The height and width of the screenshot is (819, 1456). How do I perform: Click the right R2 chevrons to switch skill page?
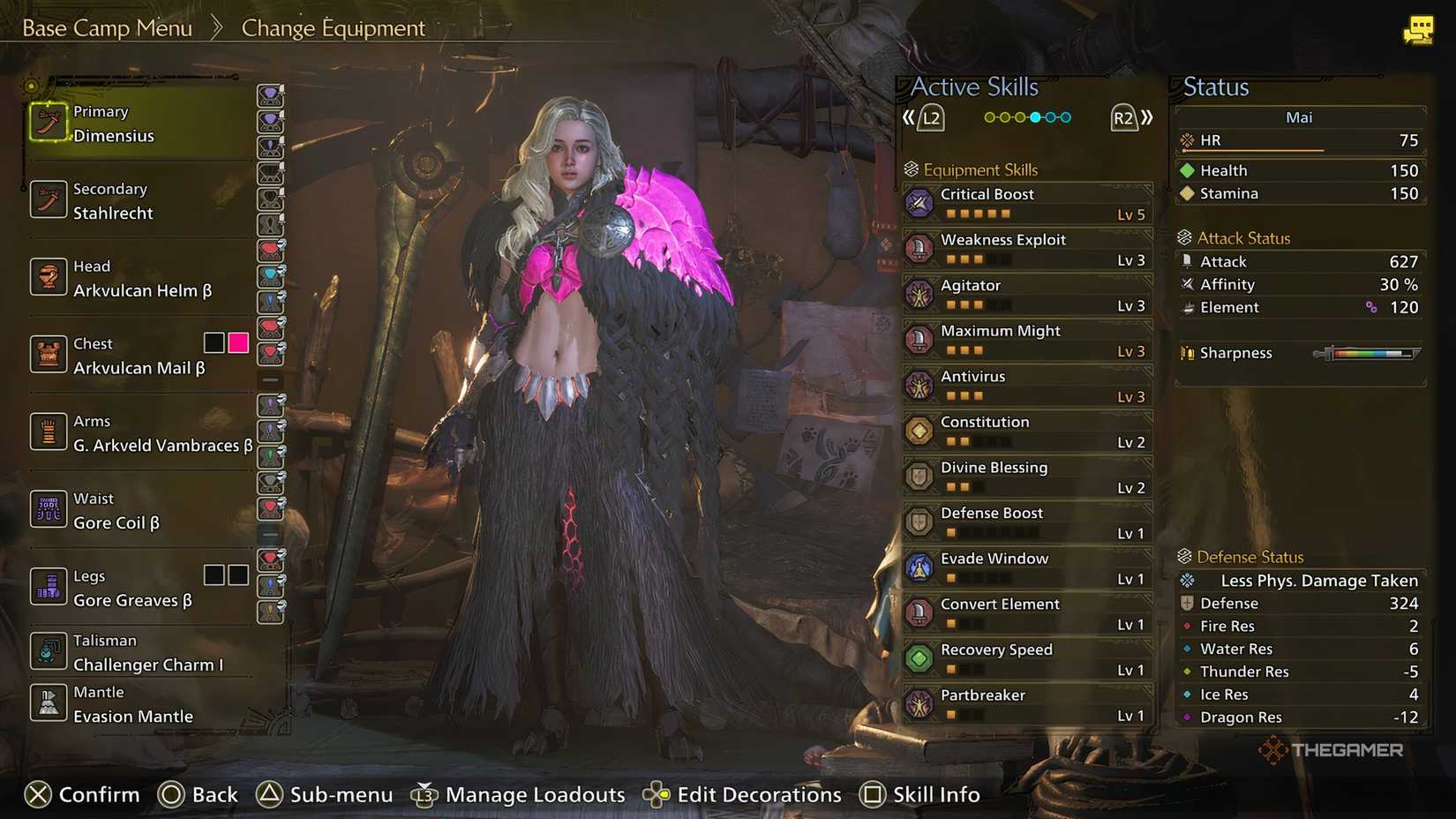pos(1147,116)
